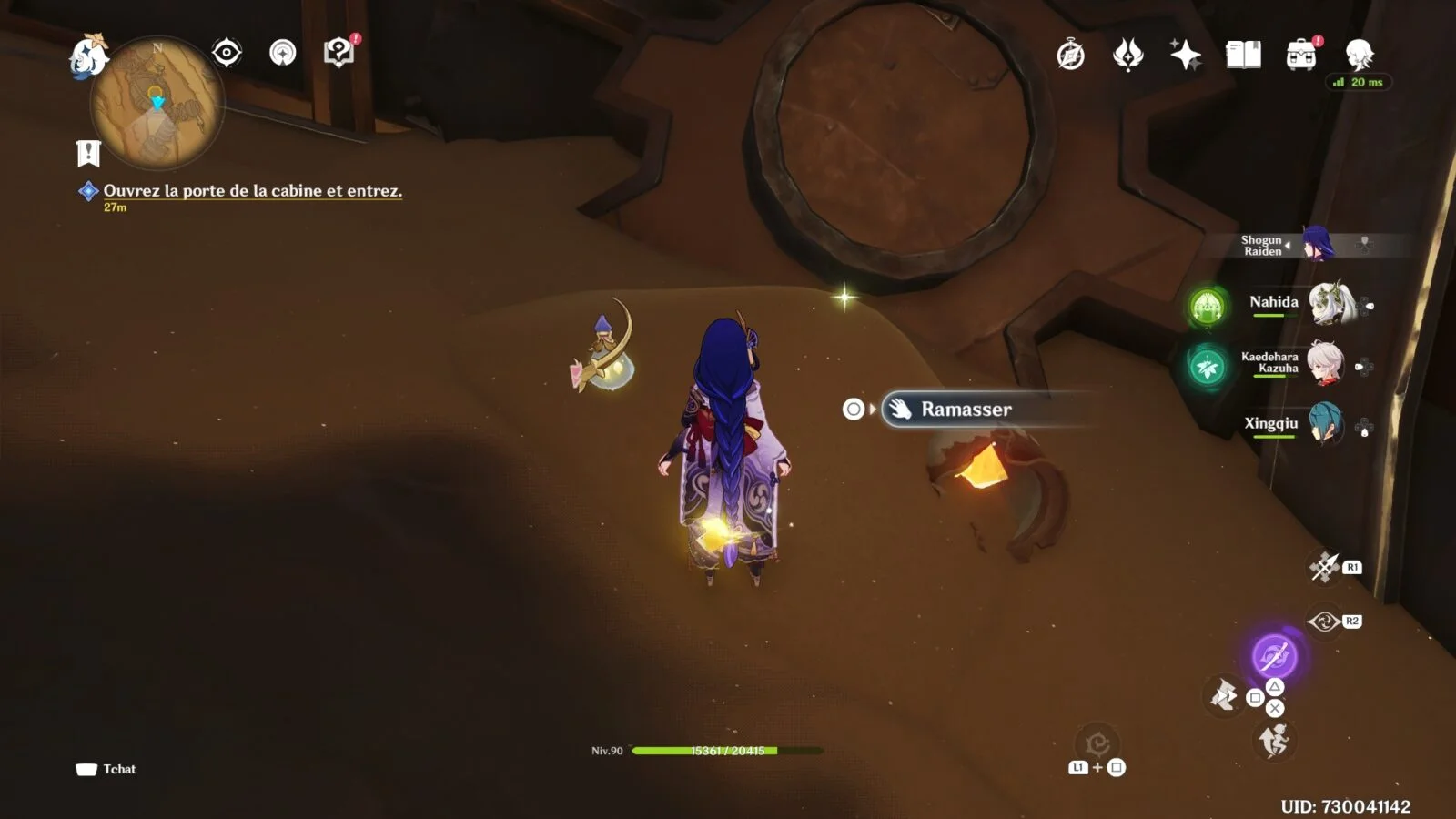Open the tutorial hint icon with red notification
The image size is (1456, 819).
coord(339,53)
